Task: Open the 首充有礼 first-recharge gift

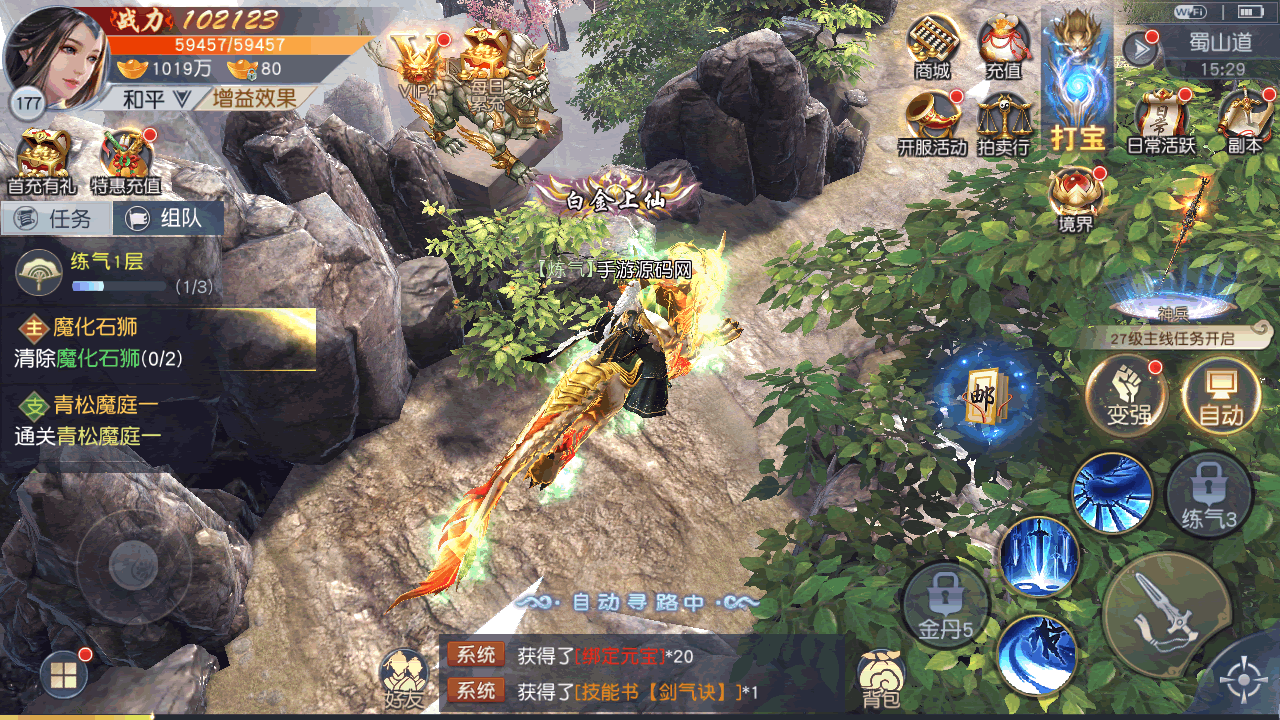Action: point(43,160)
